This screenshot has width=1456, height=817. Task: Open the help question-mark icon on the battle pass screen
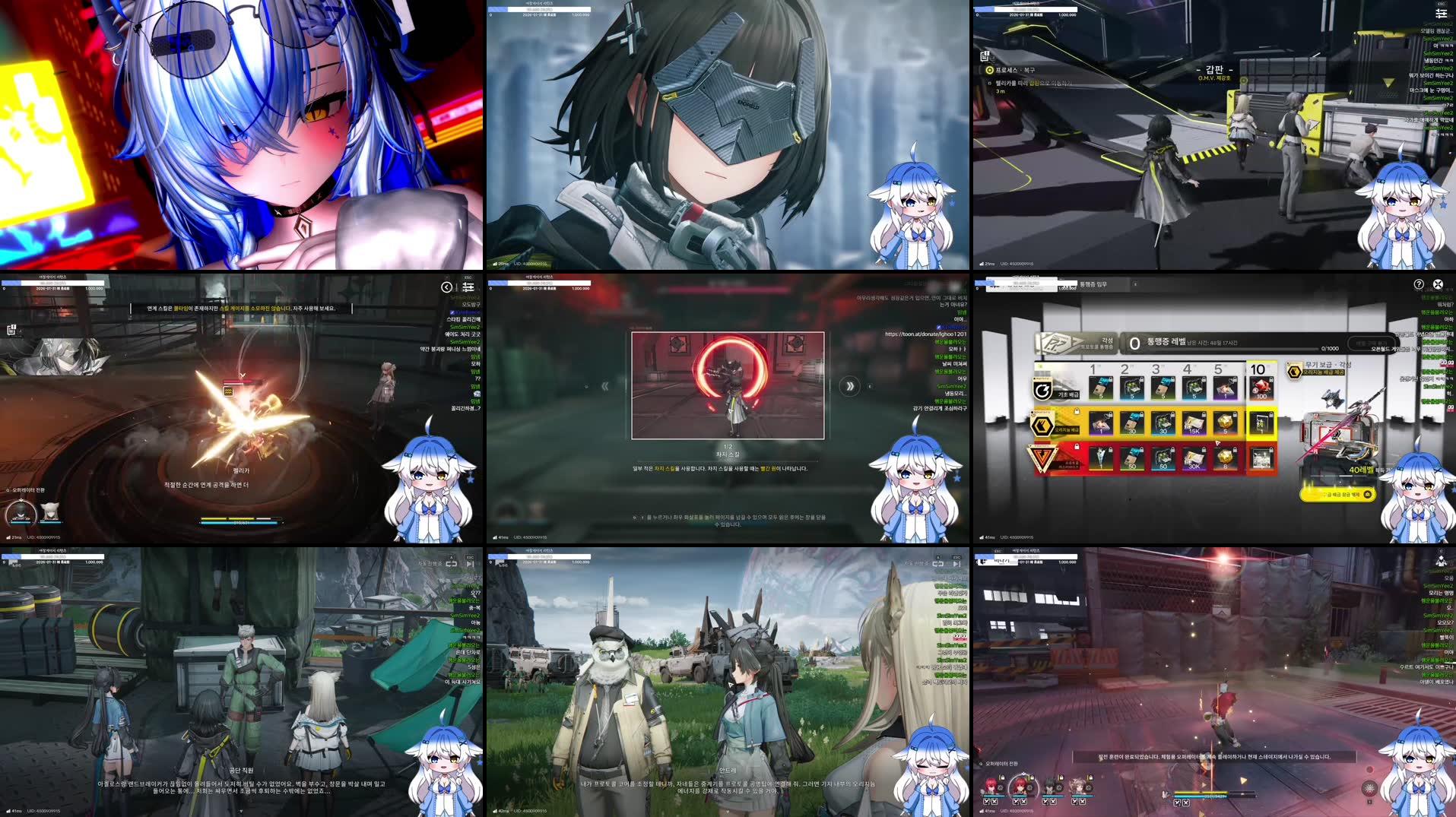[1419, 283]
